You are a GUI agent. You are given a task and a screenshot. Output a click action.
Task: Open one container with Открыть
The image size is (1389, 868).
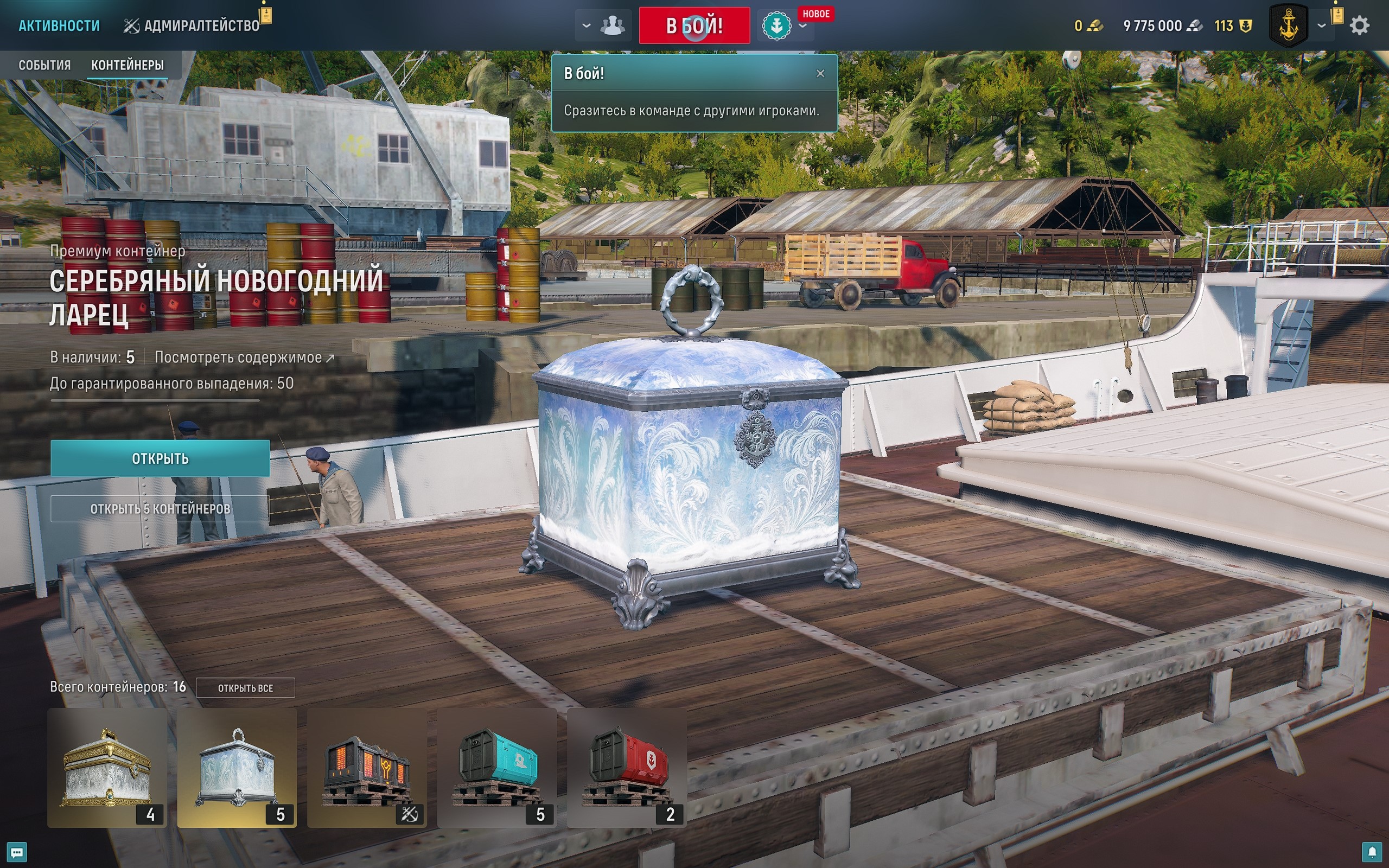pyautogui.click(x=160, y=458)
